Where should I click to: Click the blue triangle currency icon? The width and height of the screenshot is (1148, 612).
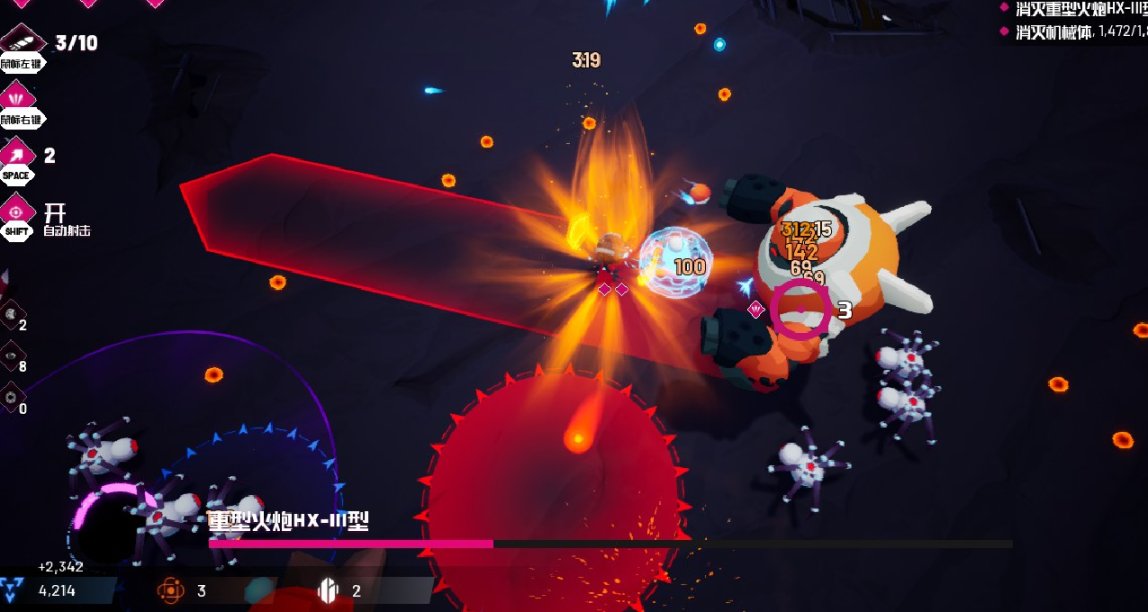[14, 590]
